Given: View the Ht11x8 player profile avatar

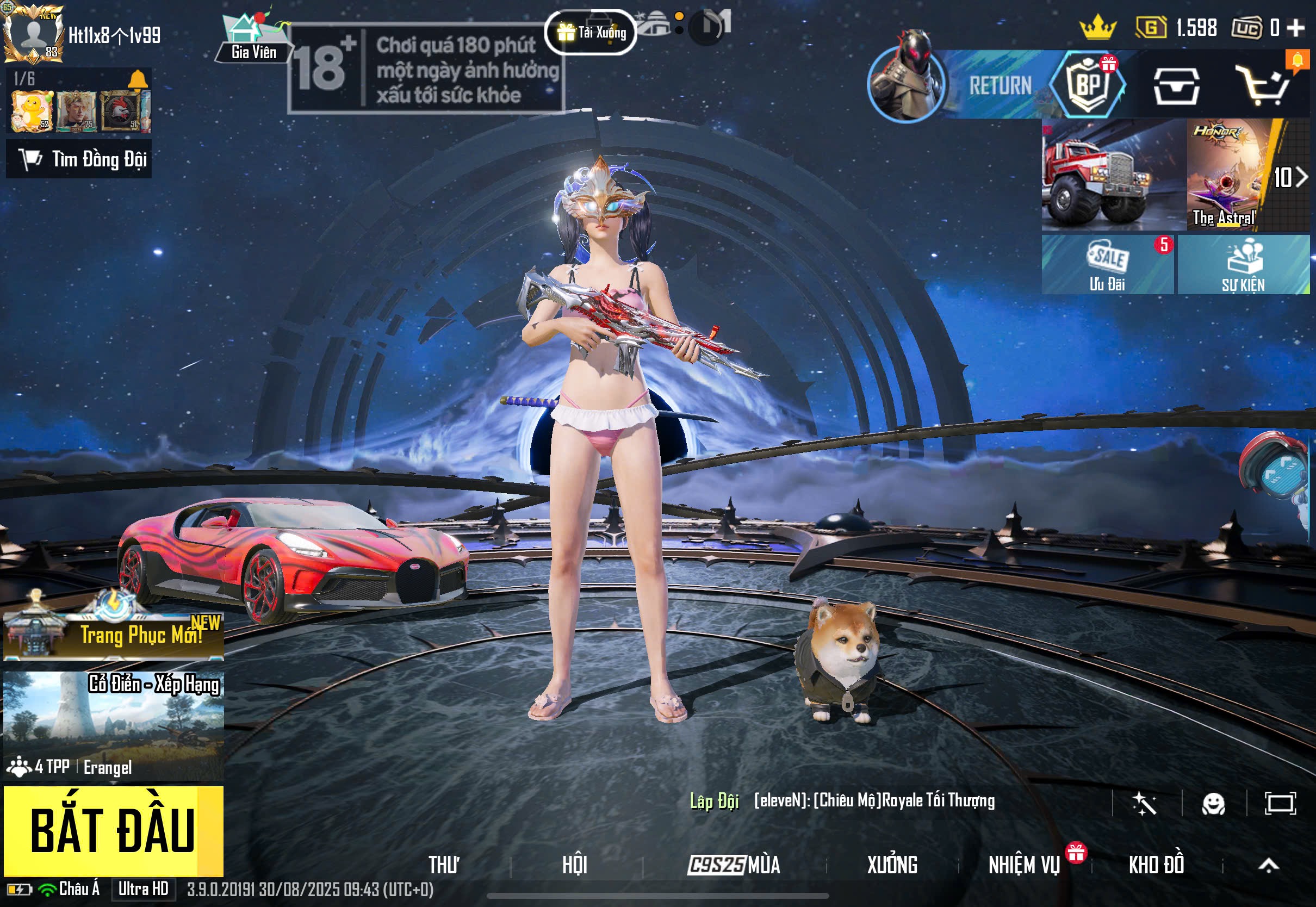Looking at the screenshot, I should [x=33, y=33].
